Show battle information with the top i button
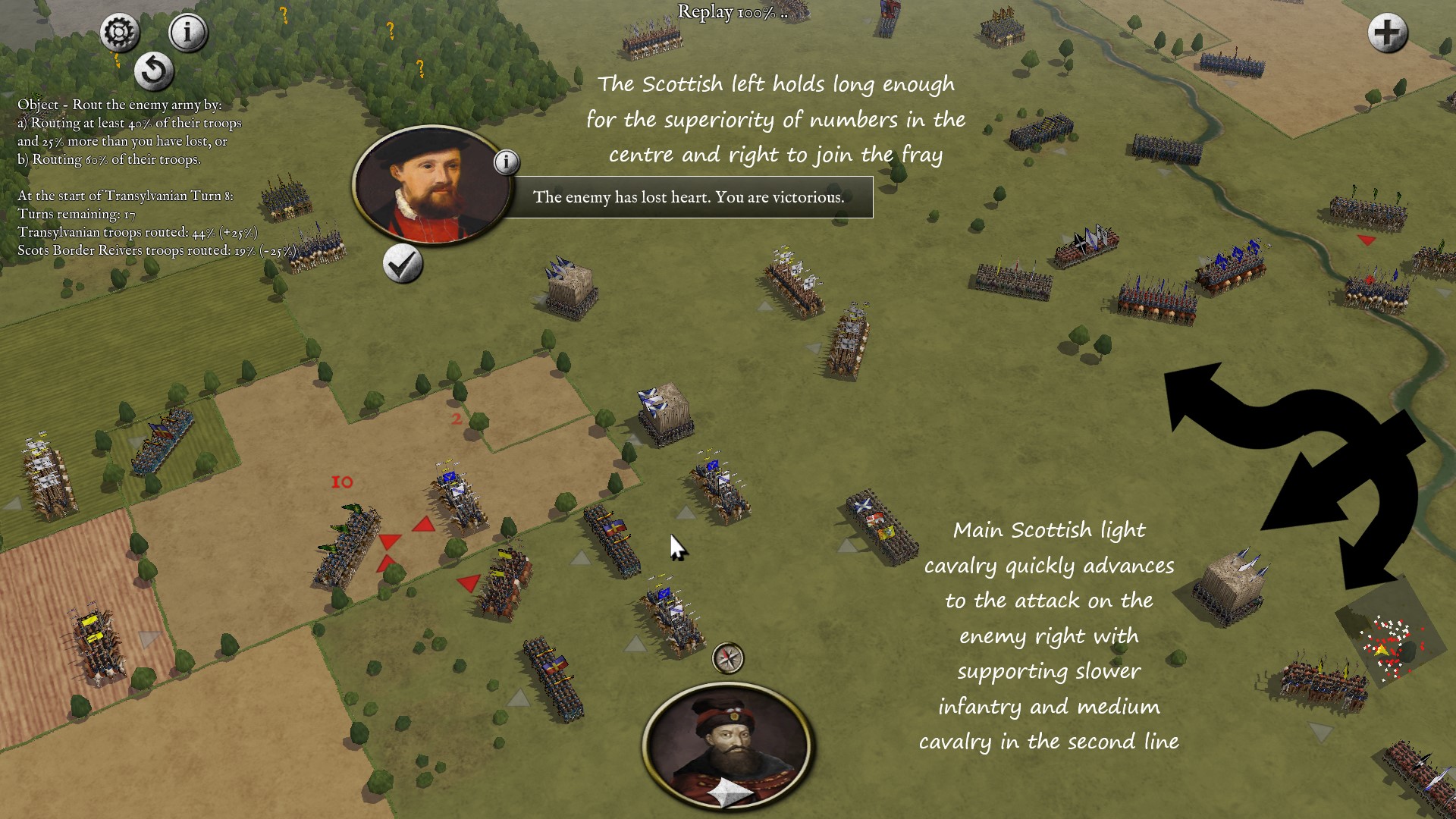This screenshot has height=819, width=1456. pyautogui.click(x=187, y=33)
